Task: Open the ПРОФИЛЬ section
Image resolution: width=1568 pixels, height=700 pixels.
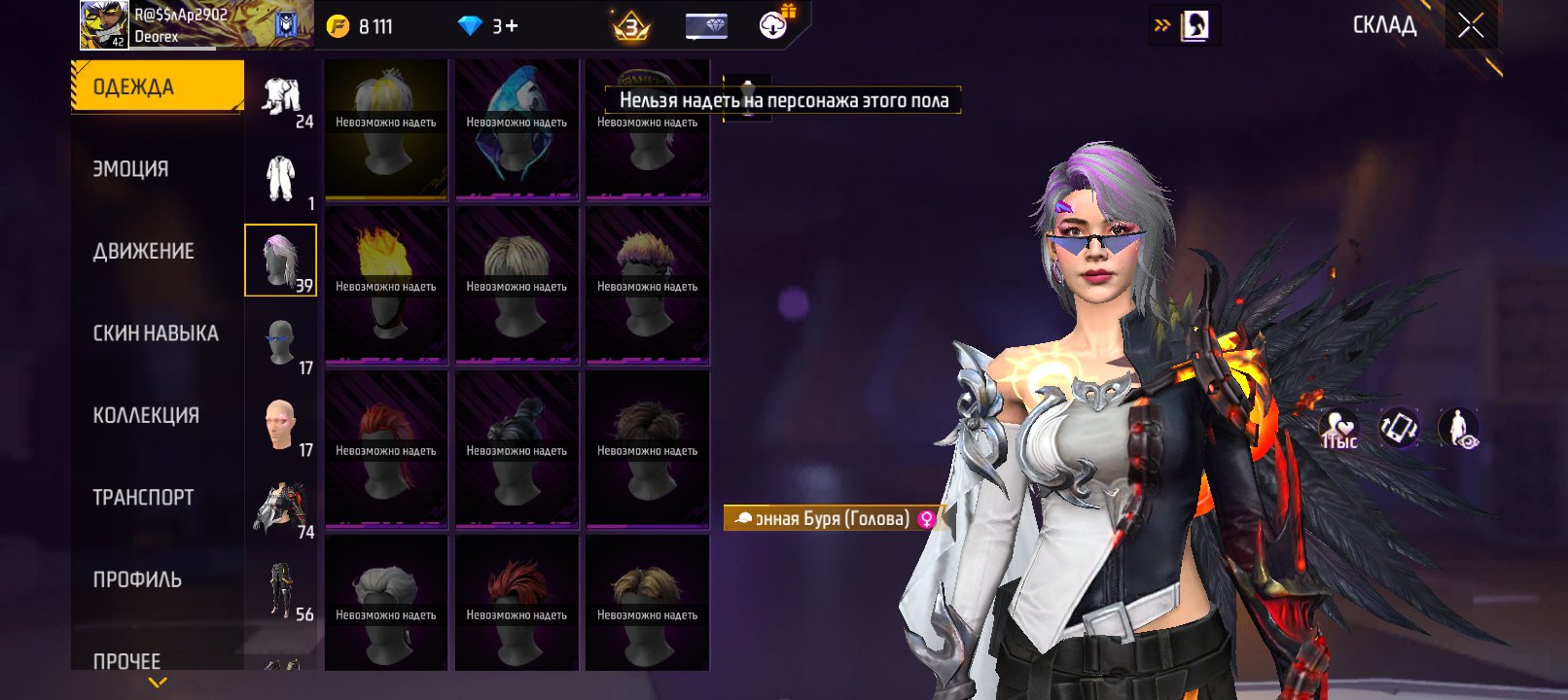Action: click(137, 579)
